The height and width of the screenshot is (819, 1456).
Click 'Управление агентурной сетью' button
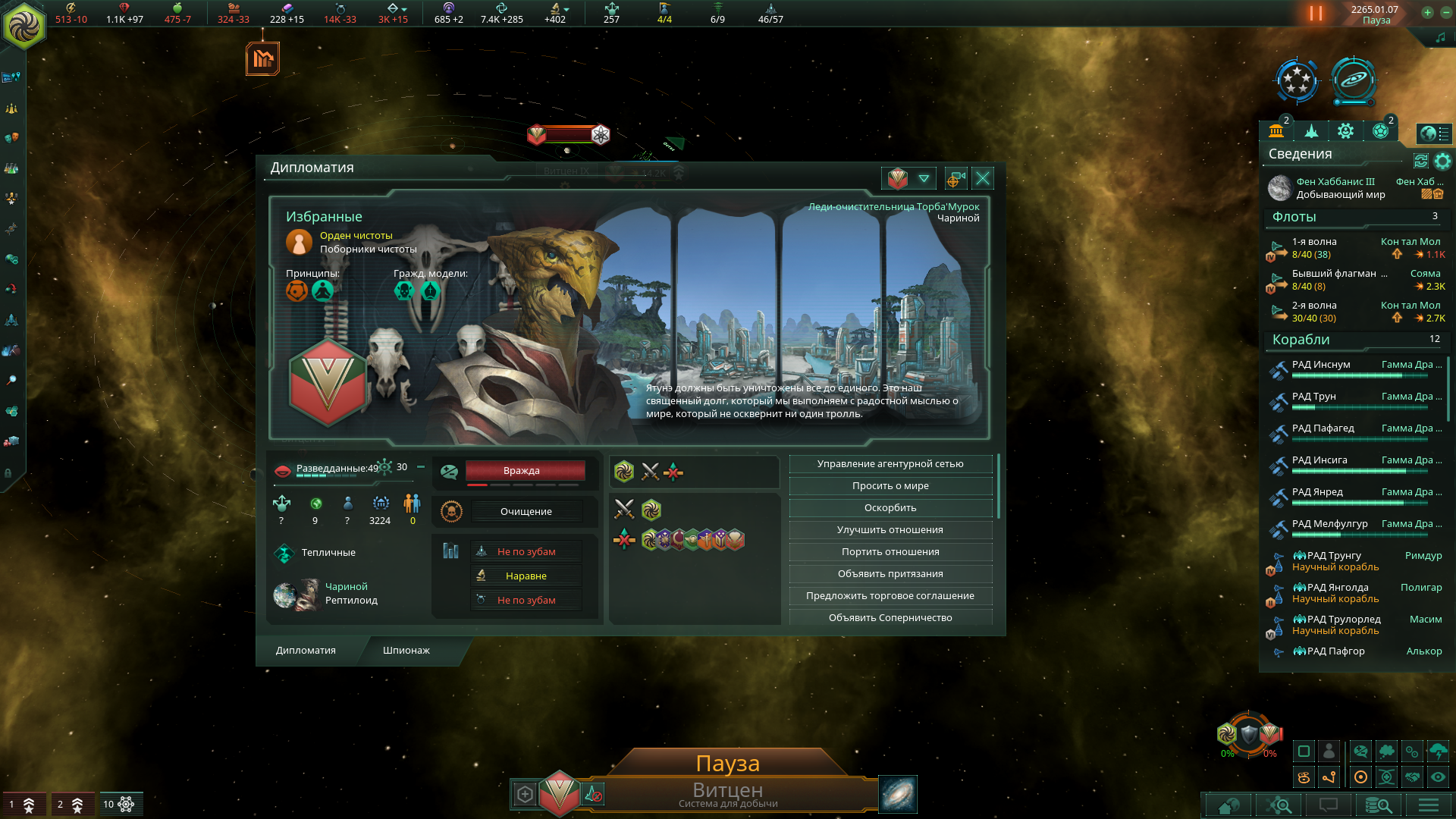click(x=890, y=464)
